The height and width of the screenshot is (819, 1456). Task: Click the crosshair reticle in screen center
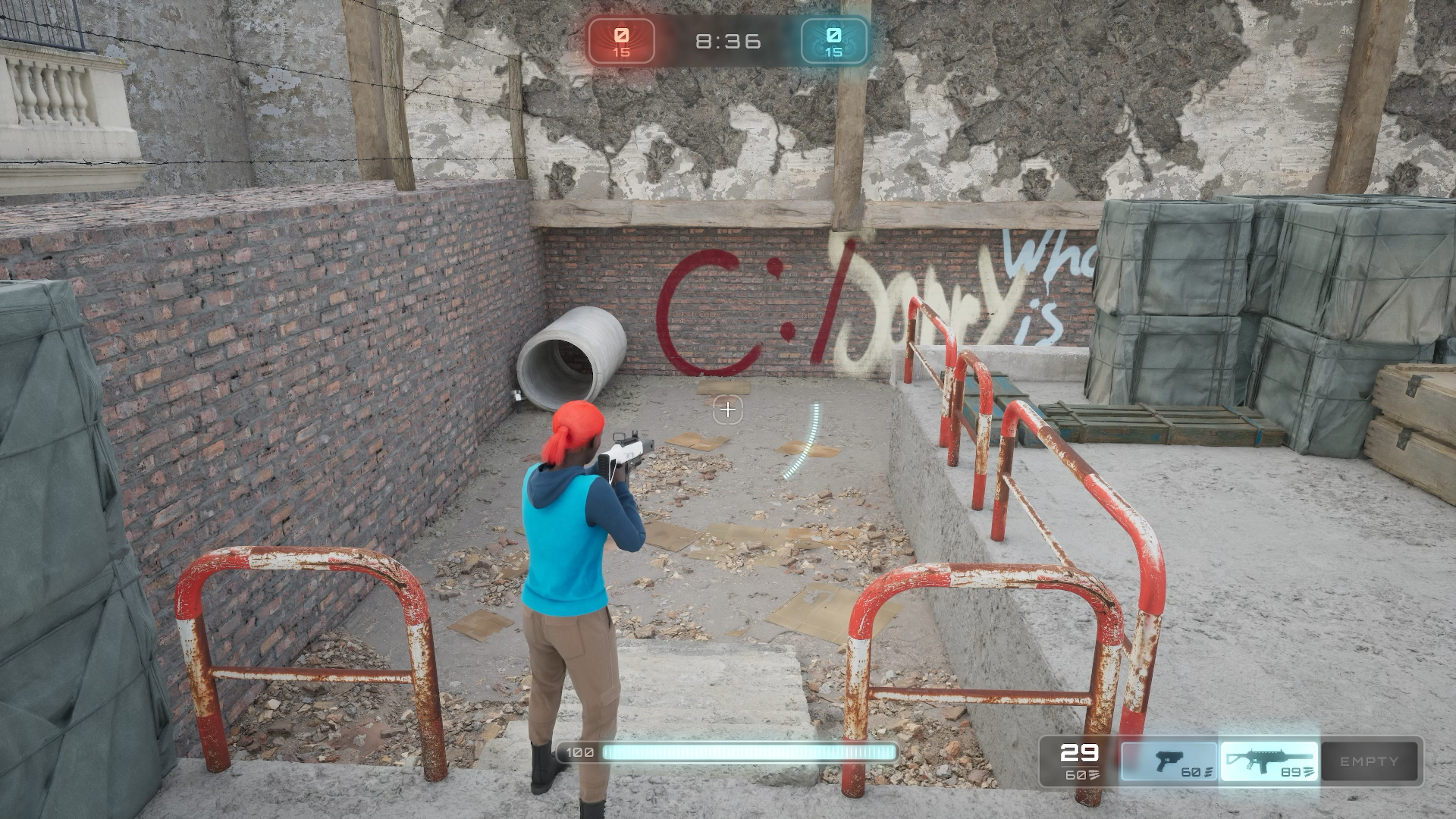[x=727, y=409]
